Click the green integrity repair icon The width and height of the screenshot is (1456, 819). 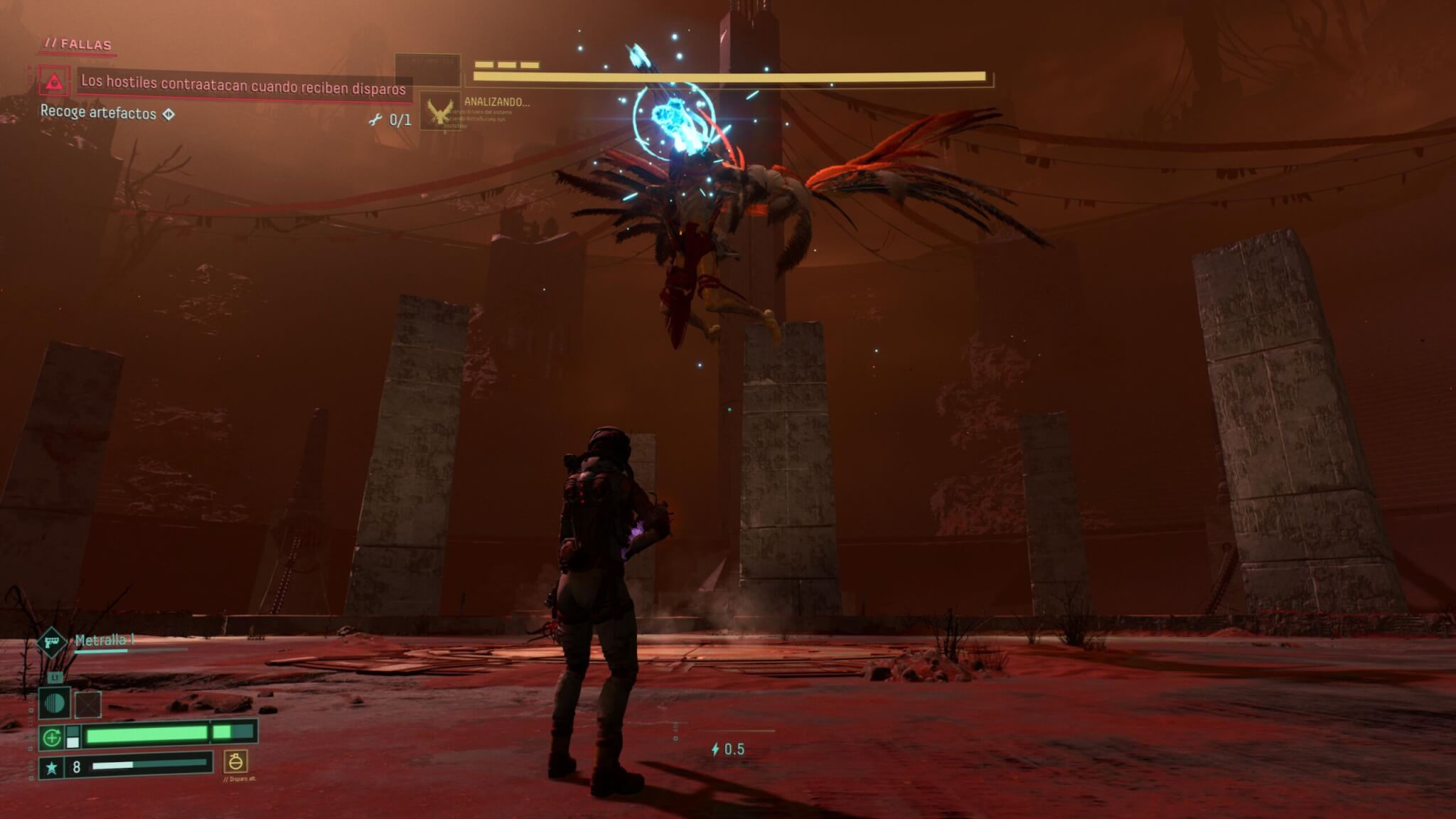click(x=51, y=738)
